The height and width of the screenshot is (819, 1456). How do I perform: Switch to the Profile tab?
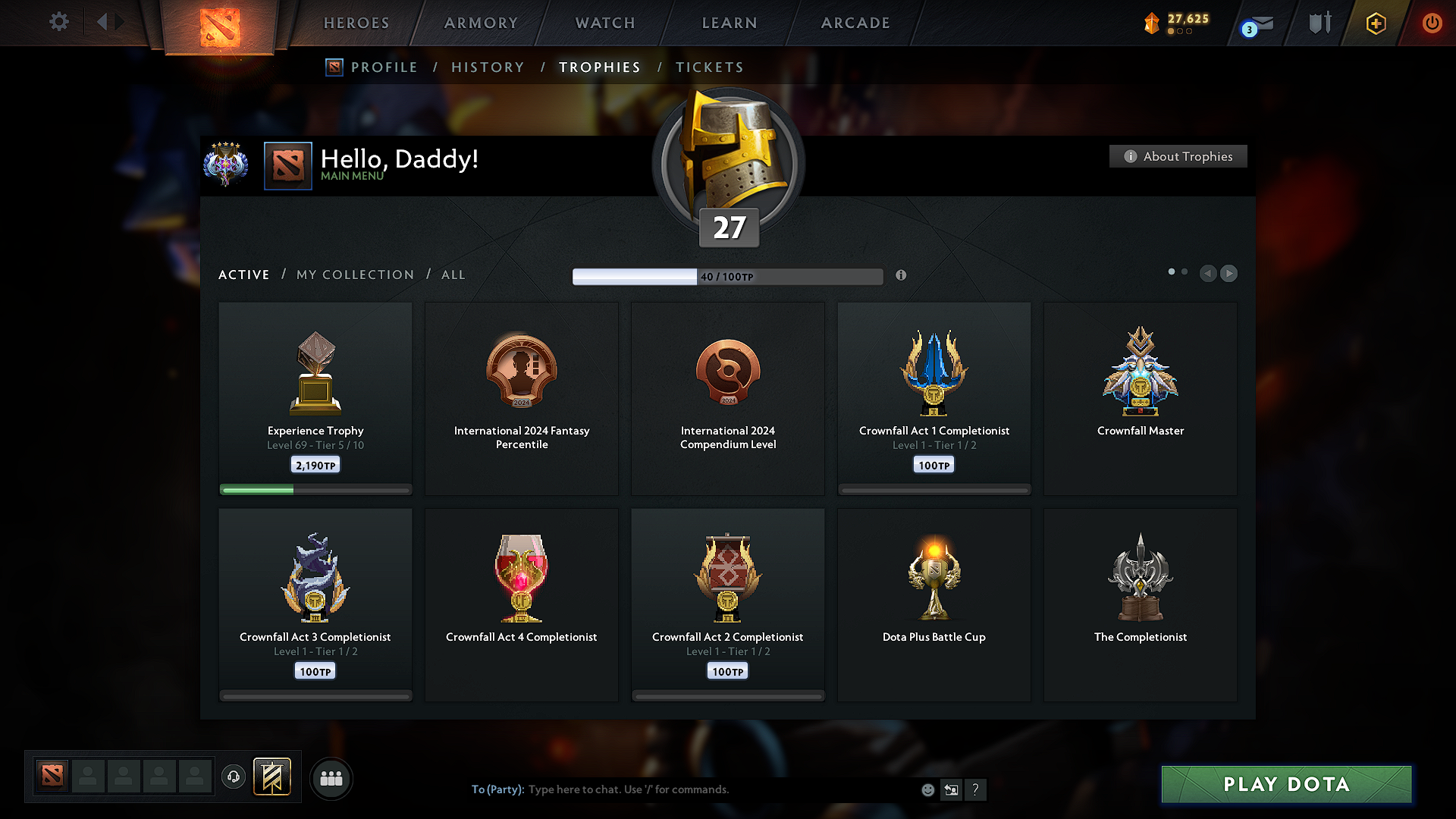(x=384, y=67)
